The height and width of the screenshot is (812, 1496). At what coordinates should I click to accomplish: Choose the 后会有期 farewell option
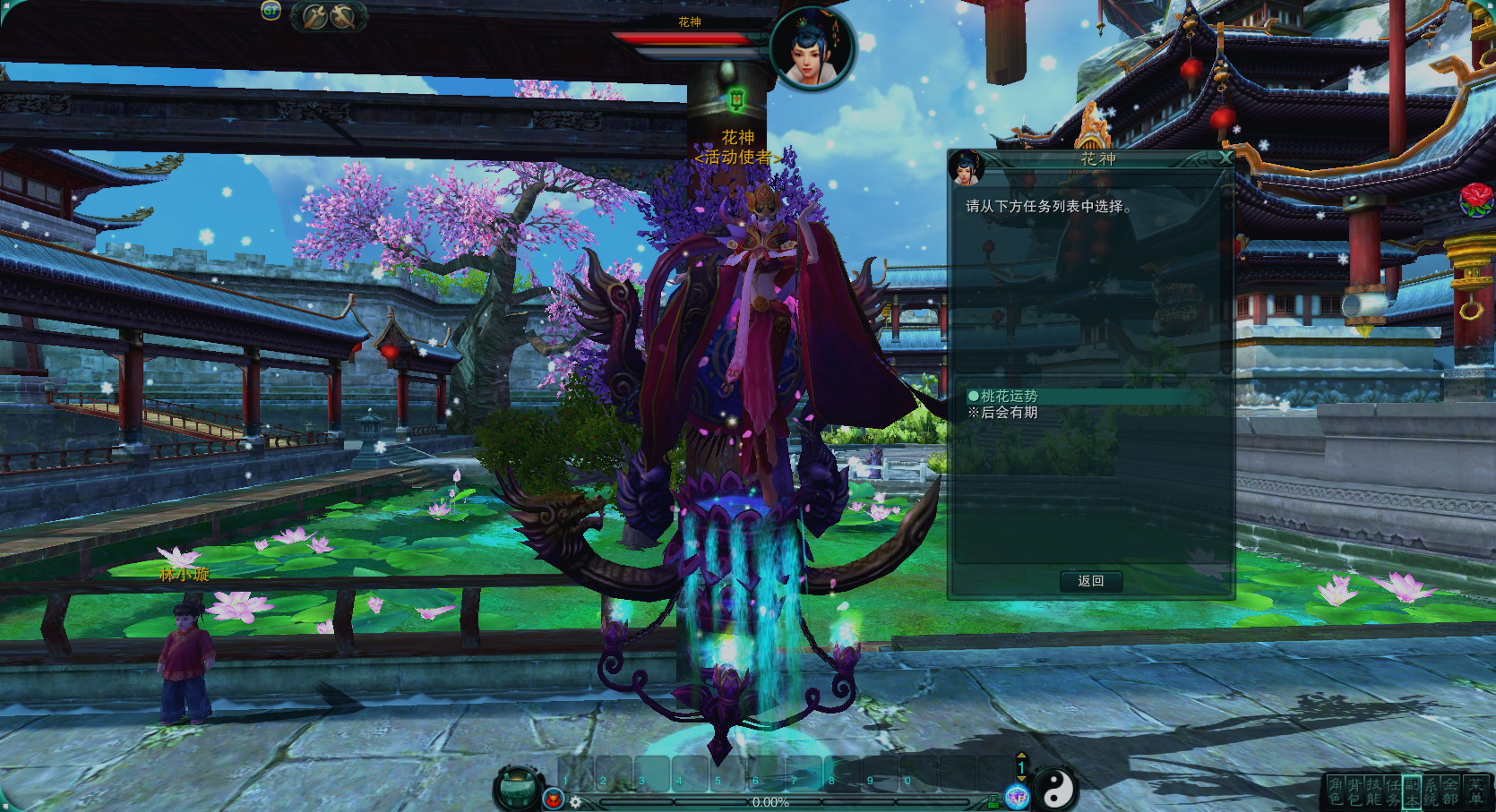coord(1009,413)
